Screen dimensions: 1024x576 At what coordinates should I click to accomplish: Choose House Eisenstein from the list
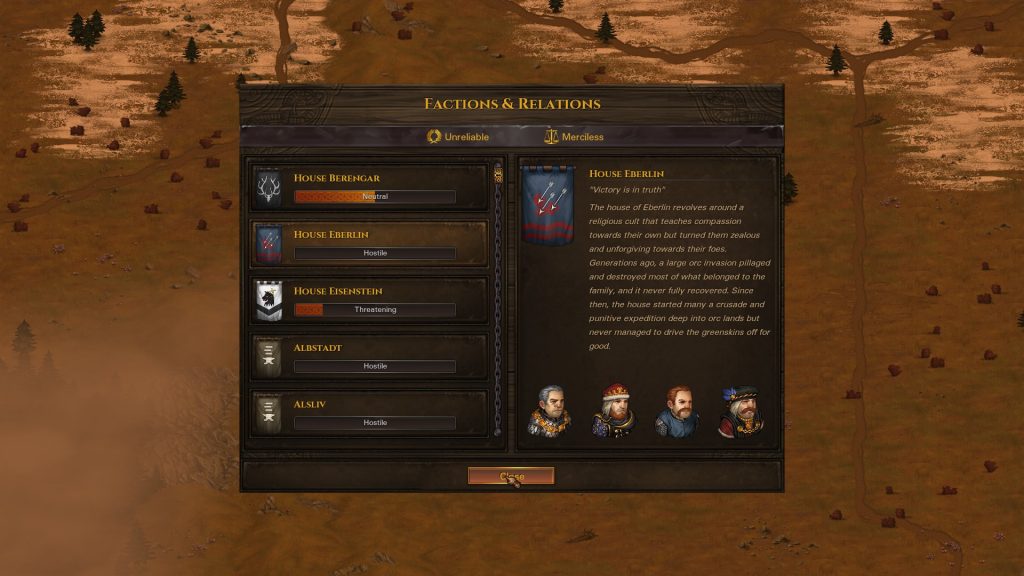click(x=369, y=300)
